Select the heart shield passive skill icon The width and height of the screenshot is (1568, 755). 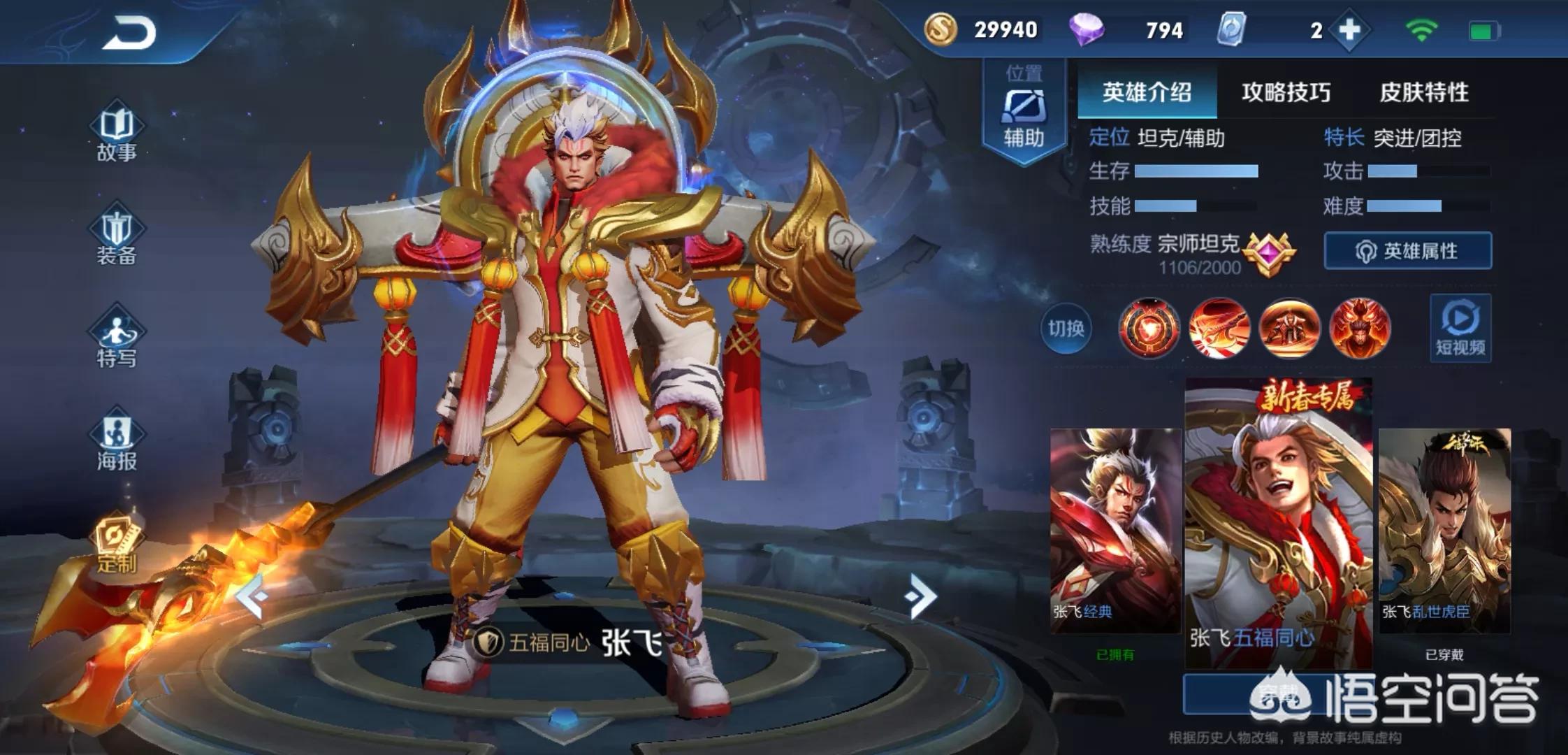click(x=1149, y=328)
